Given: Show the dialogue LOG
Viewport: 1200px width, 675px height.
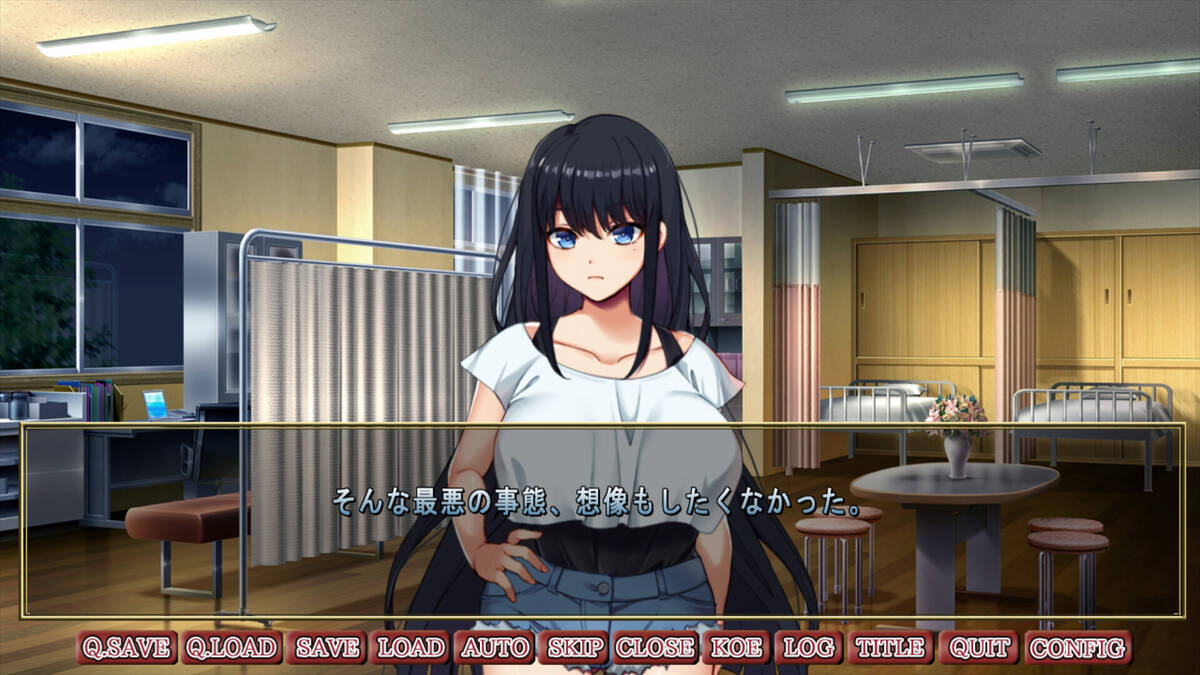Looking at the screenshot, I should [x=808, y=647].
